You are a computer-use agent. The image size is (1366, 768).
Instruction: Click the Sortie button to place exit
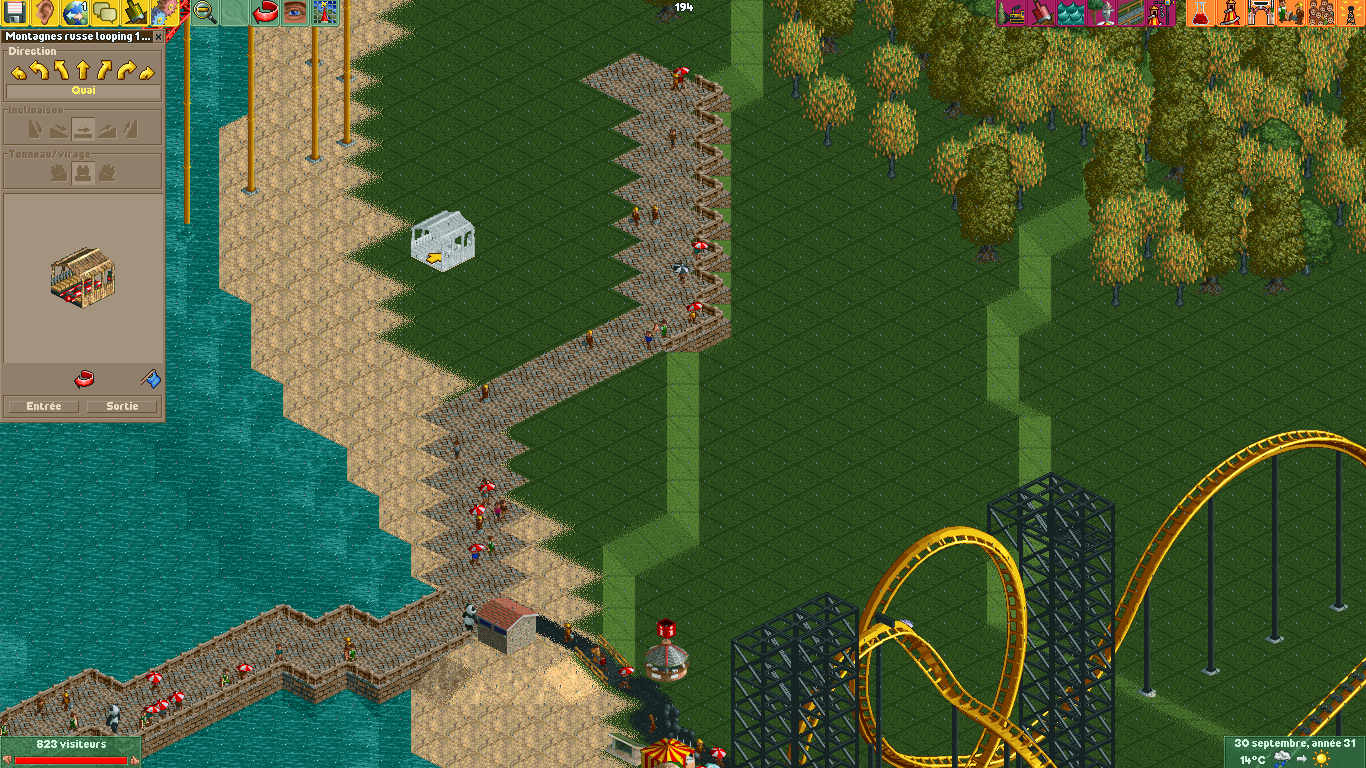pos(121,405)
